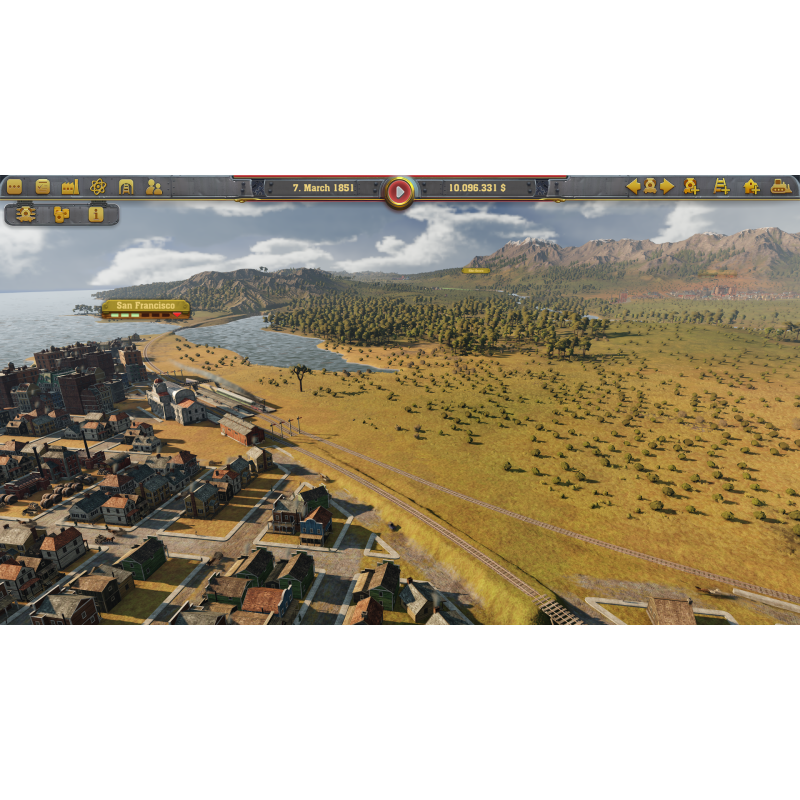Image resolution: width=800 pixels, height=800 pixels.
Task: Activate the build track tool
Action: click(721, 186)
